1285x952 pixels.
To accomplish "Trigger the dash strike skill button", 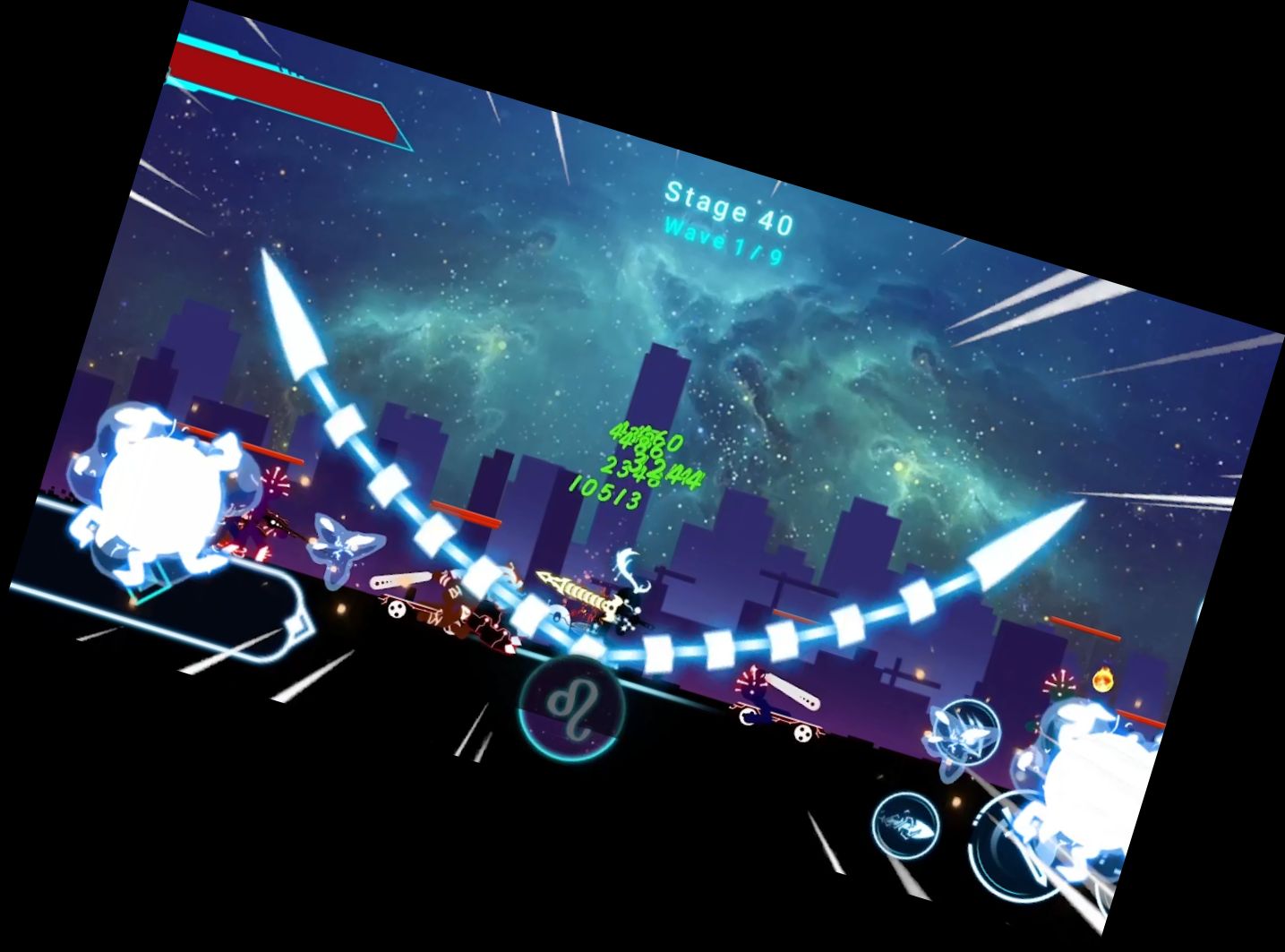I will 904,823.
